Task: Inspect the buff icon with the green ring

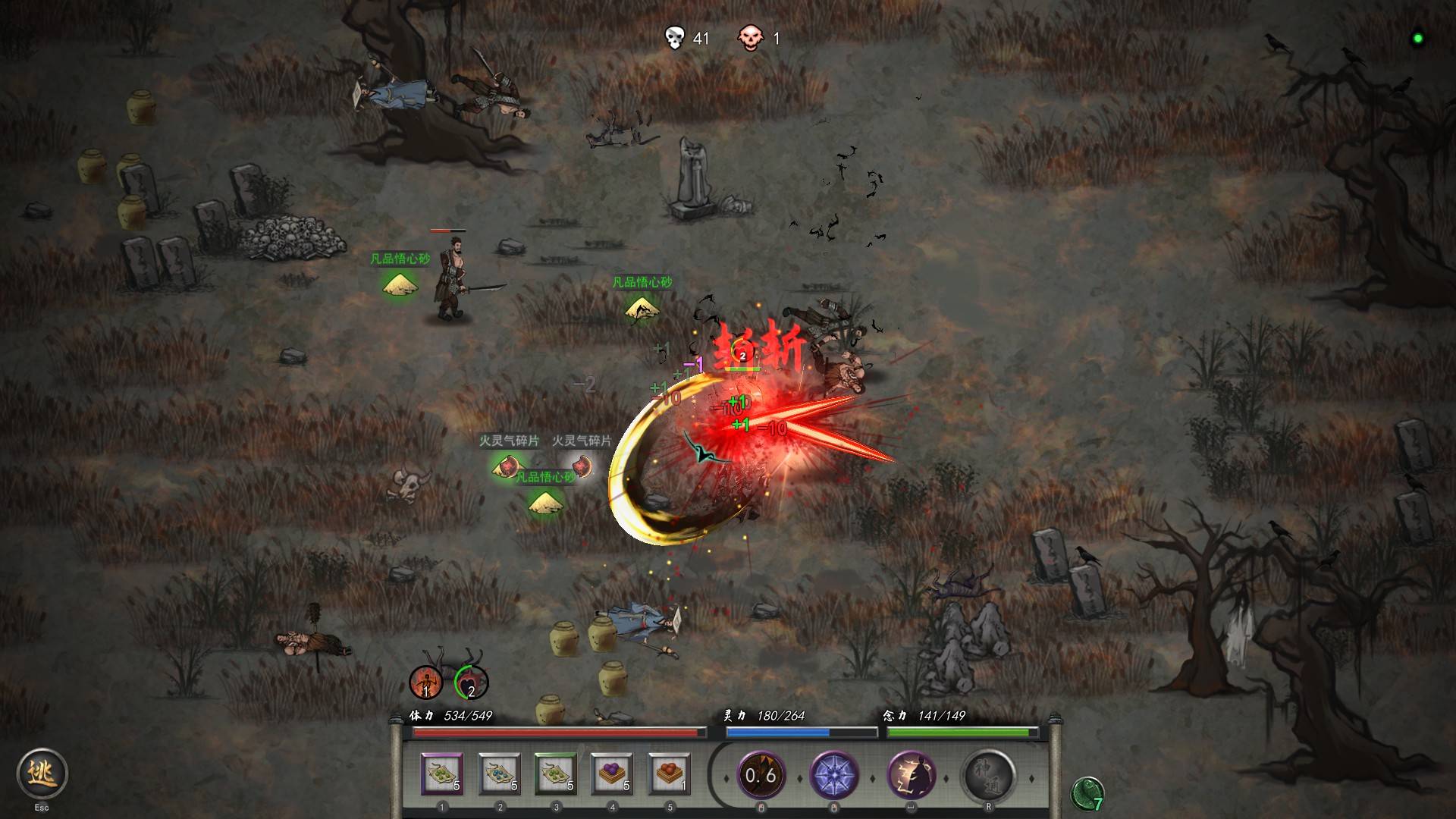Action: pos(471,682)
